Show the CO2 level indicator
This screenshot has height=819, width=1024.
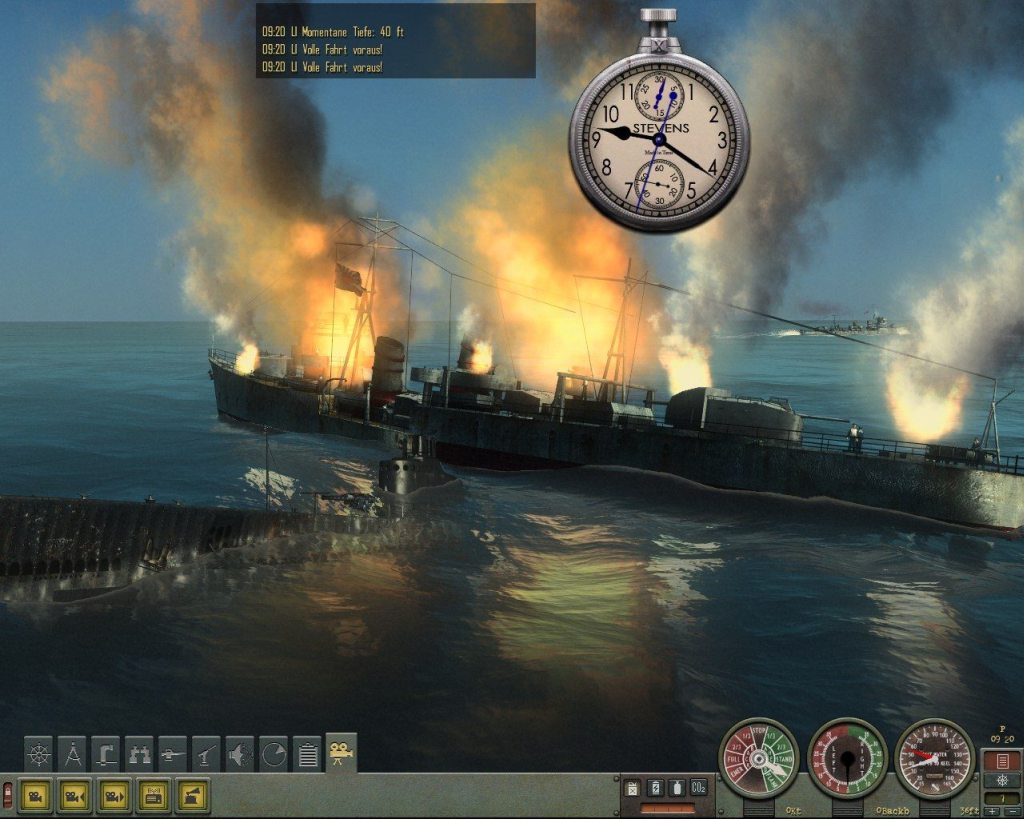coord(698,787)
